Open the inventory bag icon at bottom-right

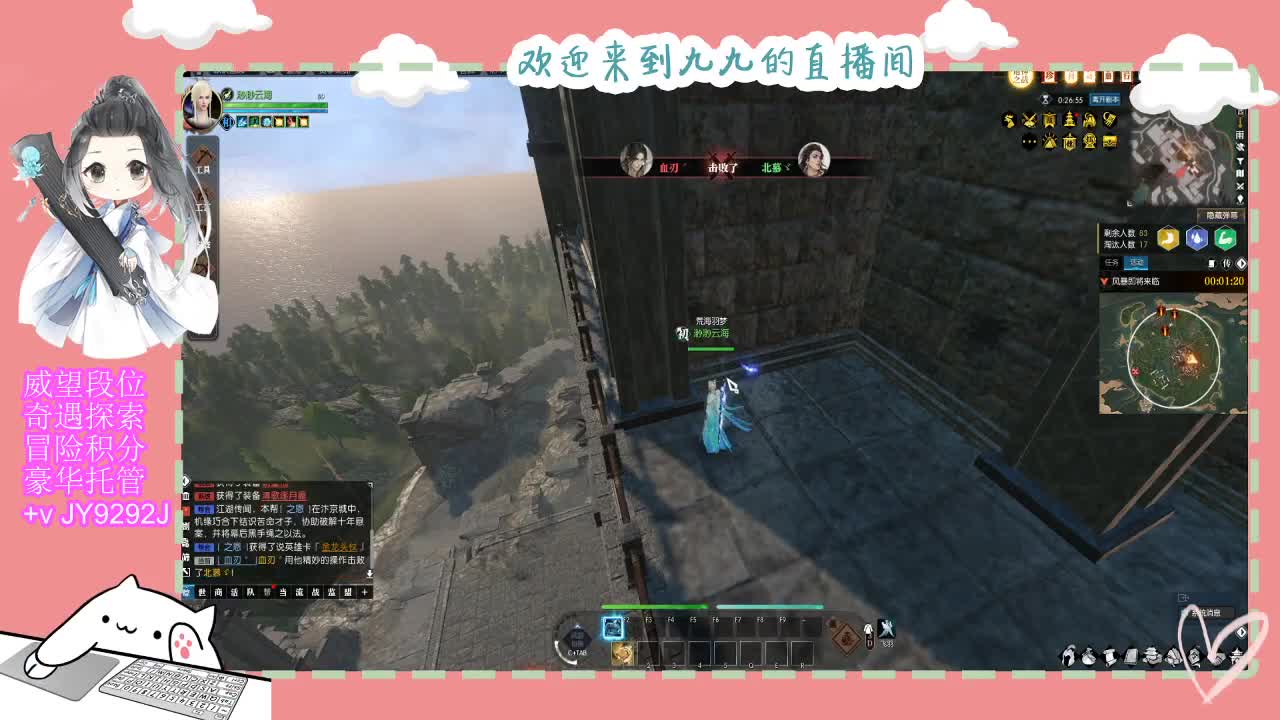tap(1088, 657)
